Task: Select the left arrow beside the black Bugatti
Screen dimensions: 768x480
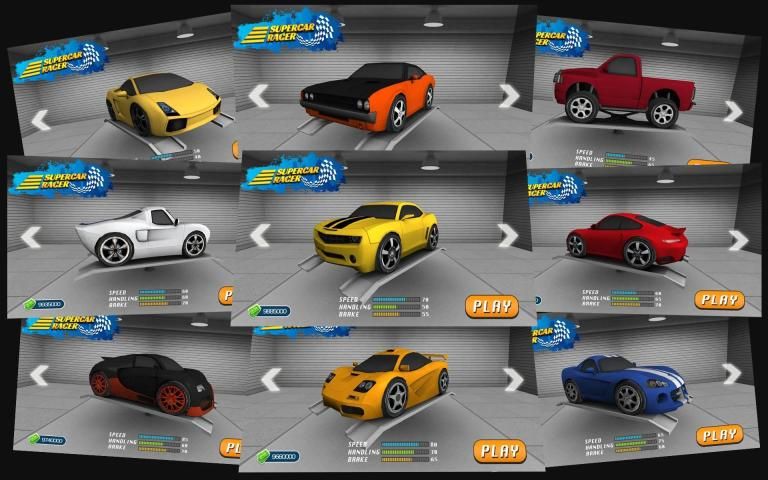Action: (40, 375)
